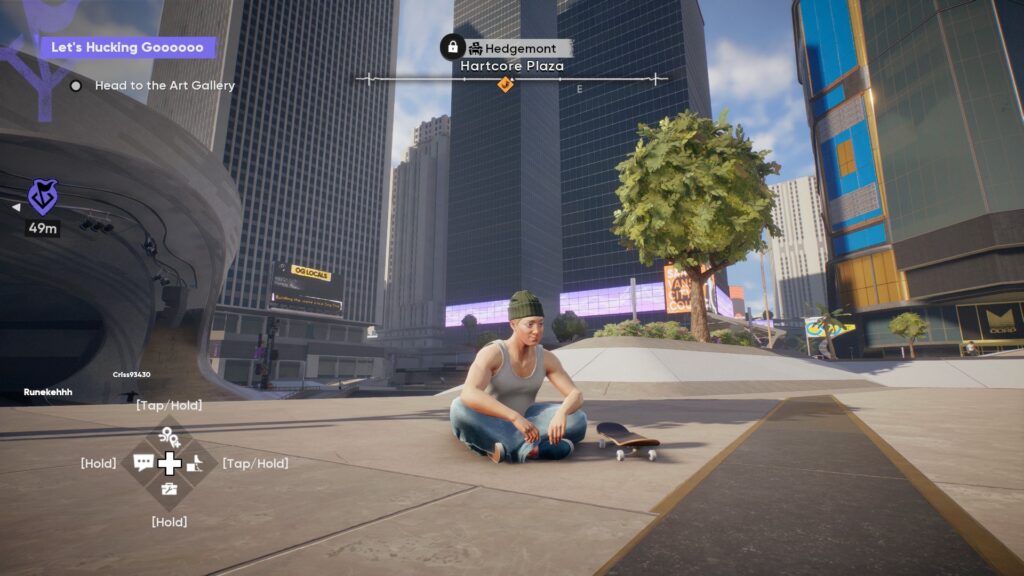Viewport: 1024px width, 576px height.
Task: Click the purple fox waypoint marker
Action: point(42,198)
